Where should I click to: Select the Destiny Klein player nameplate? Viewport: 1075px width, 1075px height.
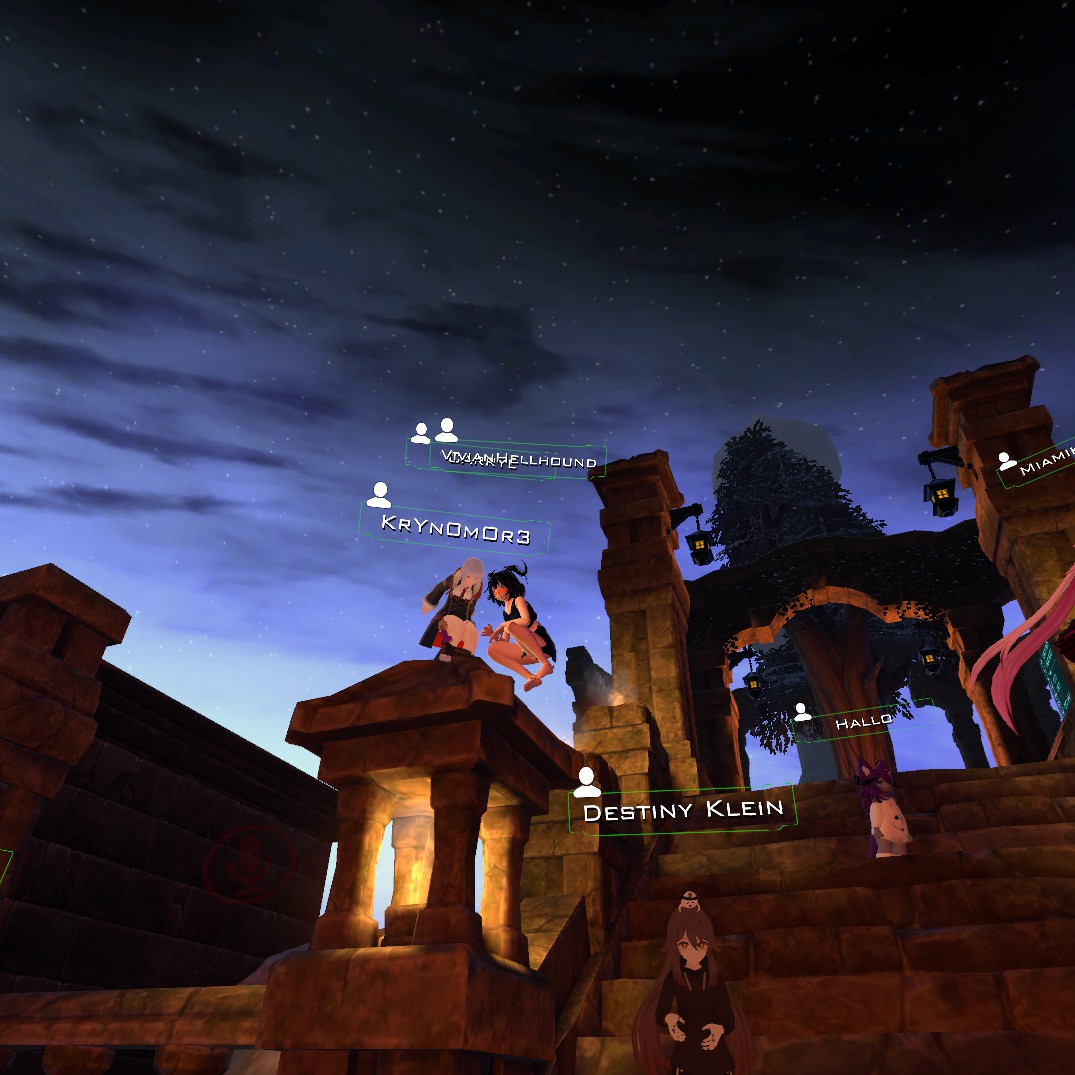coord(683,809)
